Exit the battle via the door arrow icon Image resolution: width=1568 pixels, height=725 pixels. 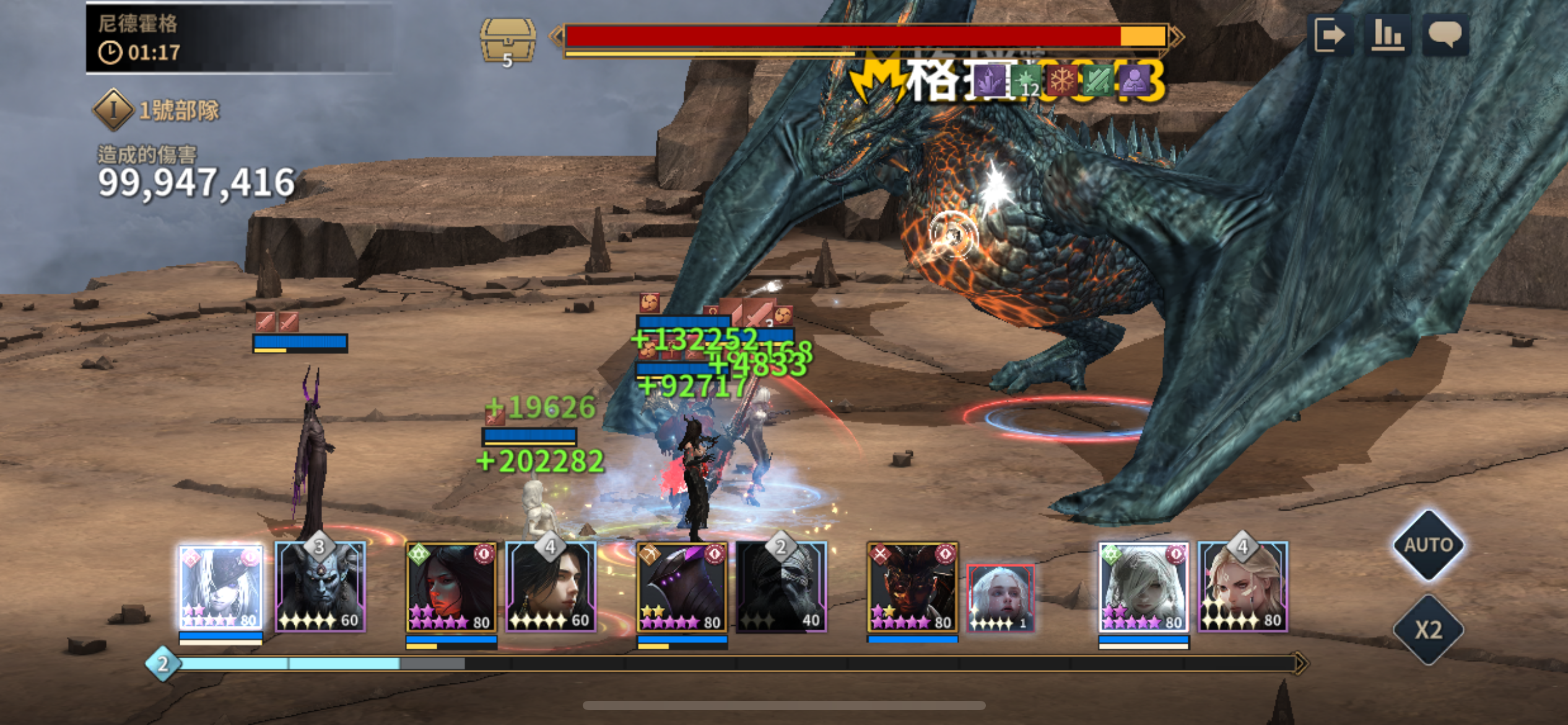(x=1330, y=35)
